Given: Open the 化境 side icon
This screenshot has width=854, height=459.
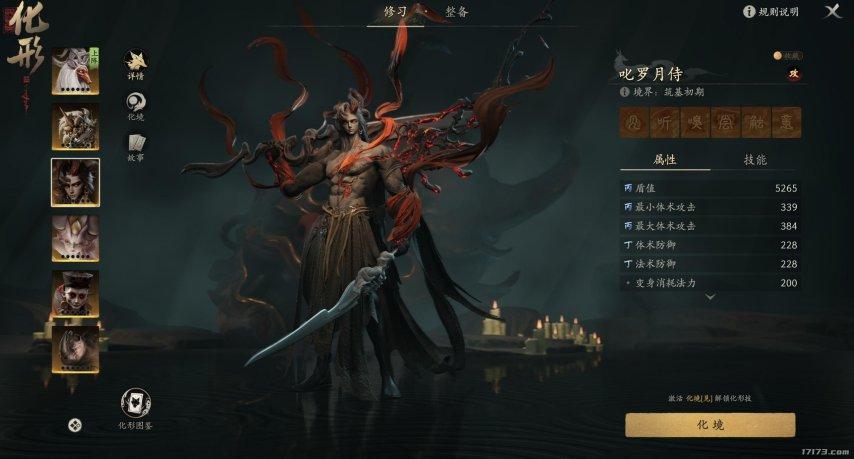Looking at the screenshot, I should 136,105.
